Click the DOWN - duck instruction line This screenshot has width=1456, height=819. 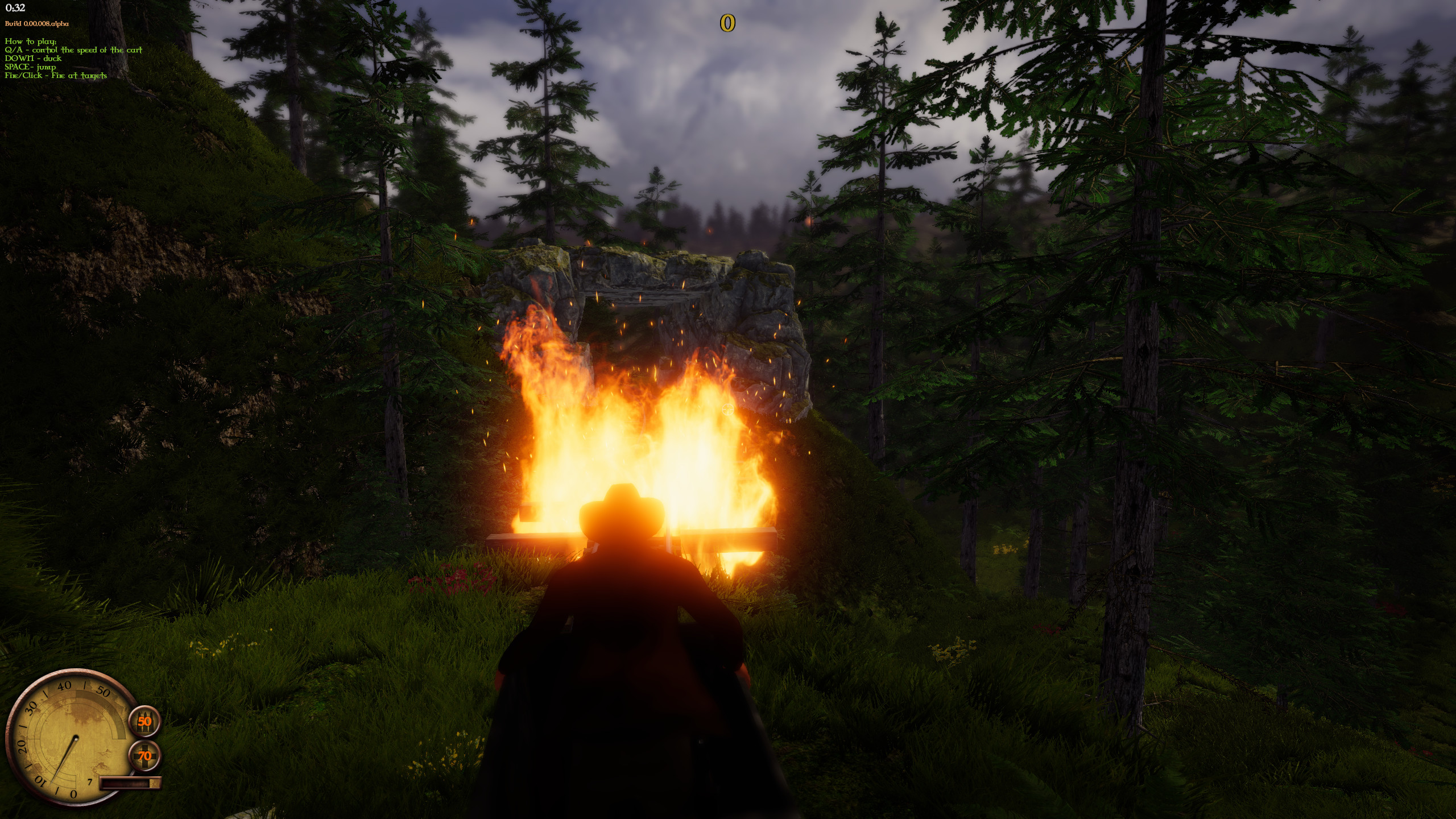tap(33, 58)
